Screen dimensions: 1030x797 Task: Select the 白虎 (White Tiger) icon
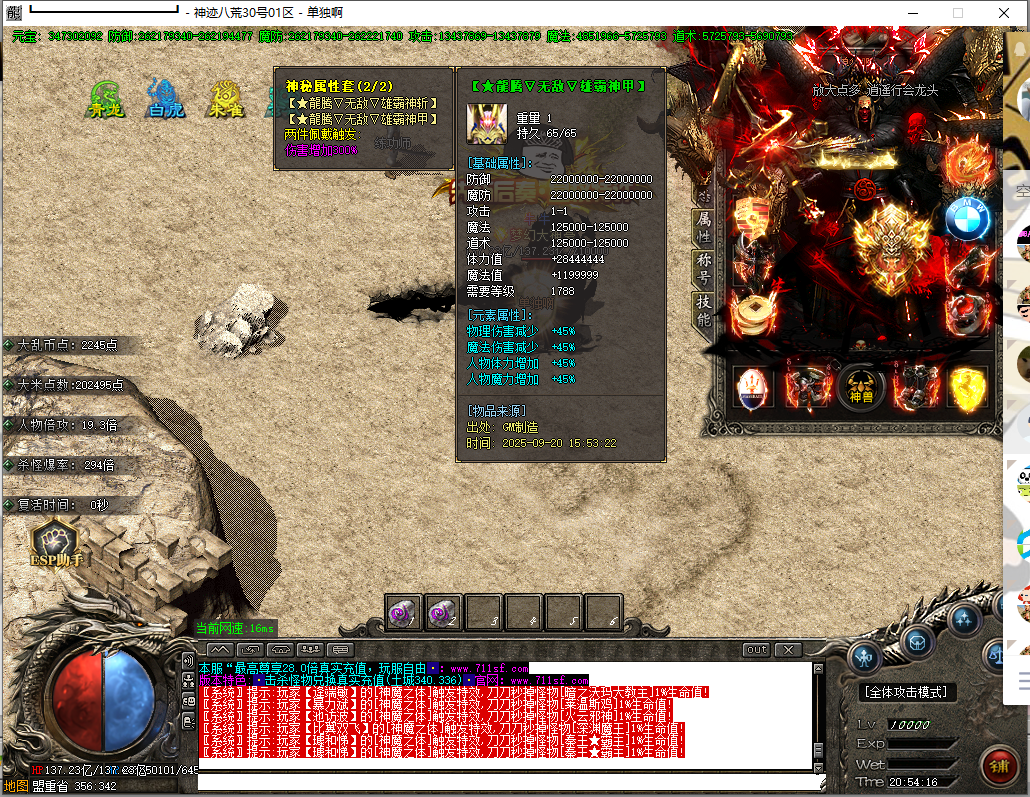165,98
